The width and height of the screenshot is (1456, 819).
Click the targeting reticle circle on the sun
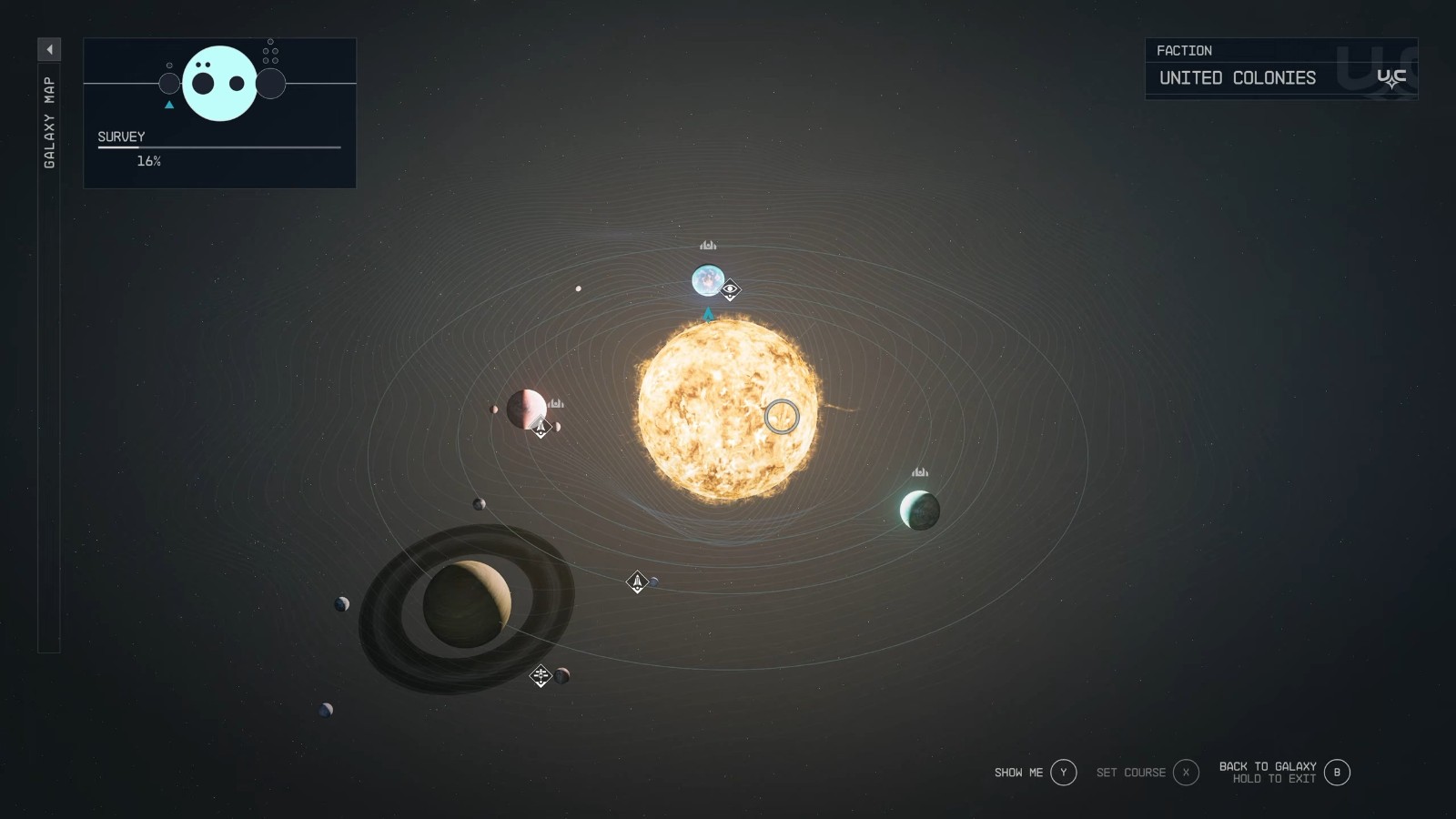783,416
